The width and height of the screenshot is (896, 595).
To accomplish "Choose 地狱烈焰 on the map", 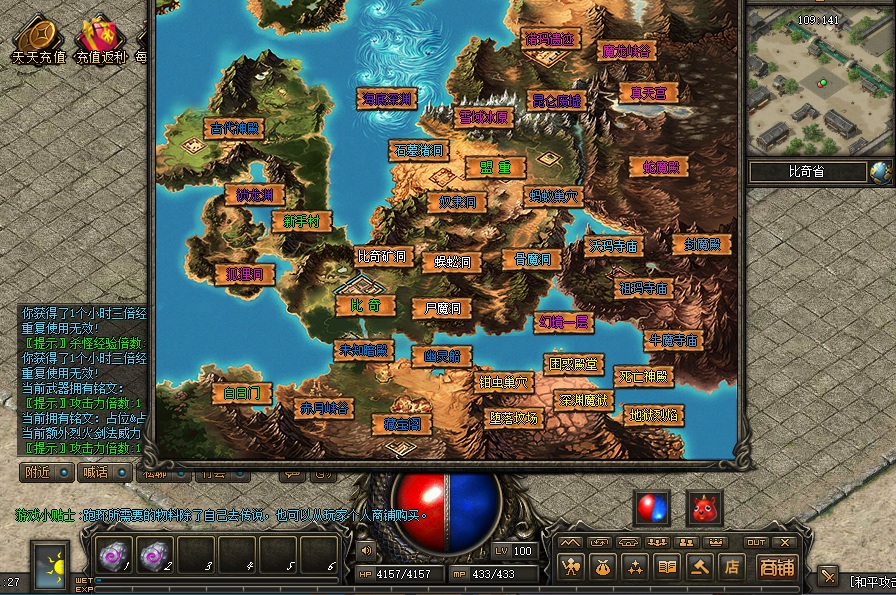I will click(654, 415).
